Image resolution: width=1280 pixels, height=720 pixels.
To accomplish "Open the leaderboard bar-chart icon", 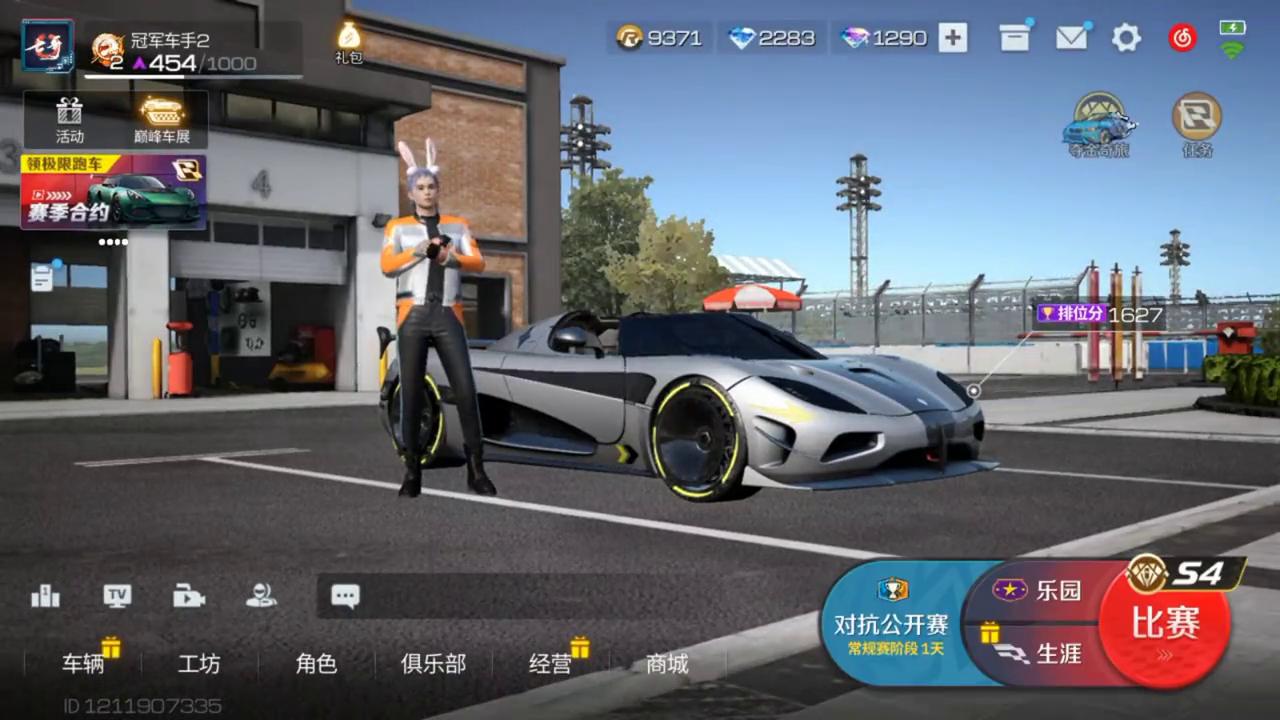I will pos(44,596).
